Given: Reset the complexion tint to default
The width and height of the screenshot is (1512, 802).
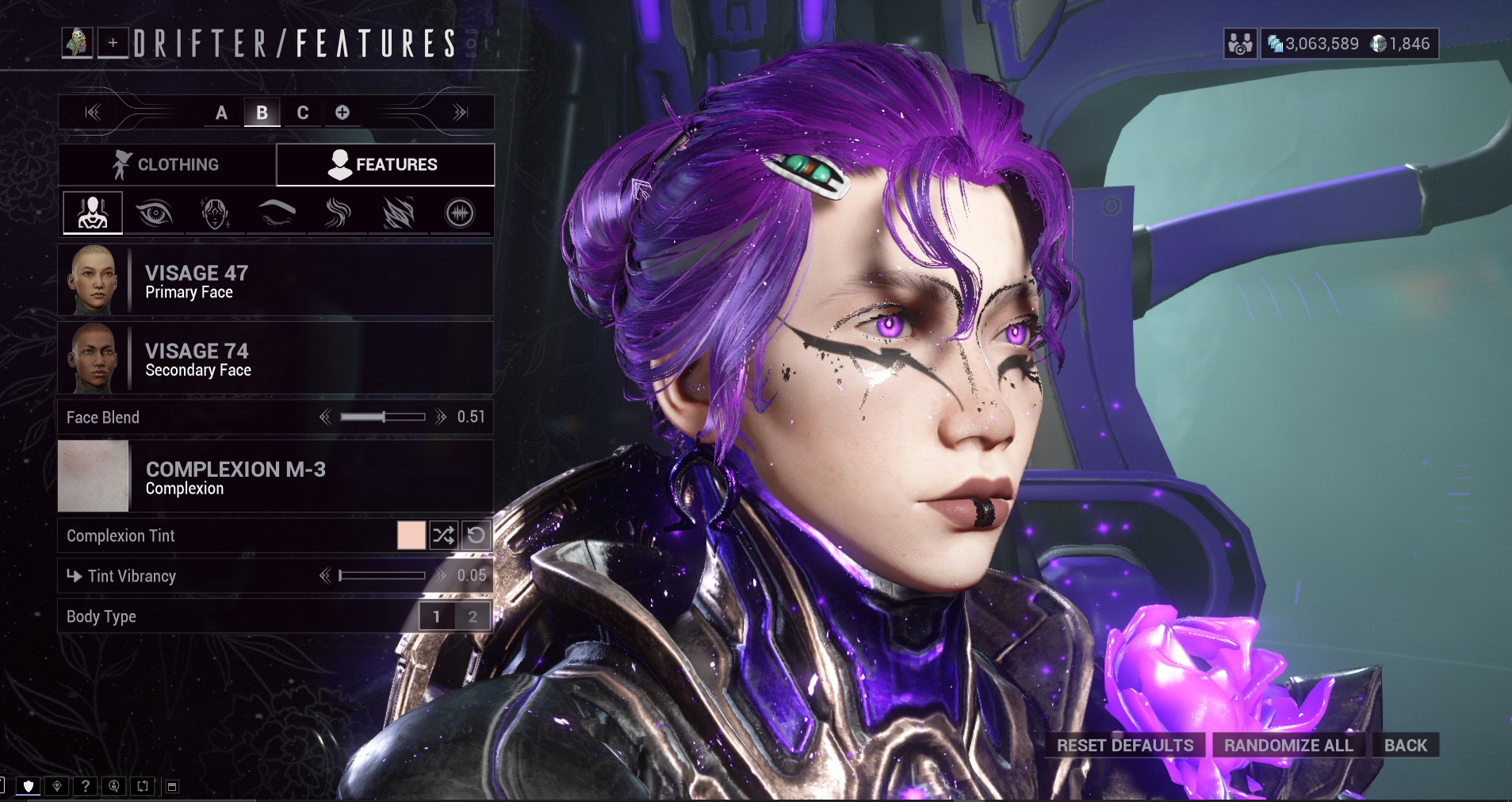Looking at the screenshot, I should click(x=476, y=535).
